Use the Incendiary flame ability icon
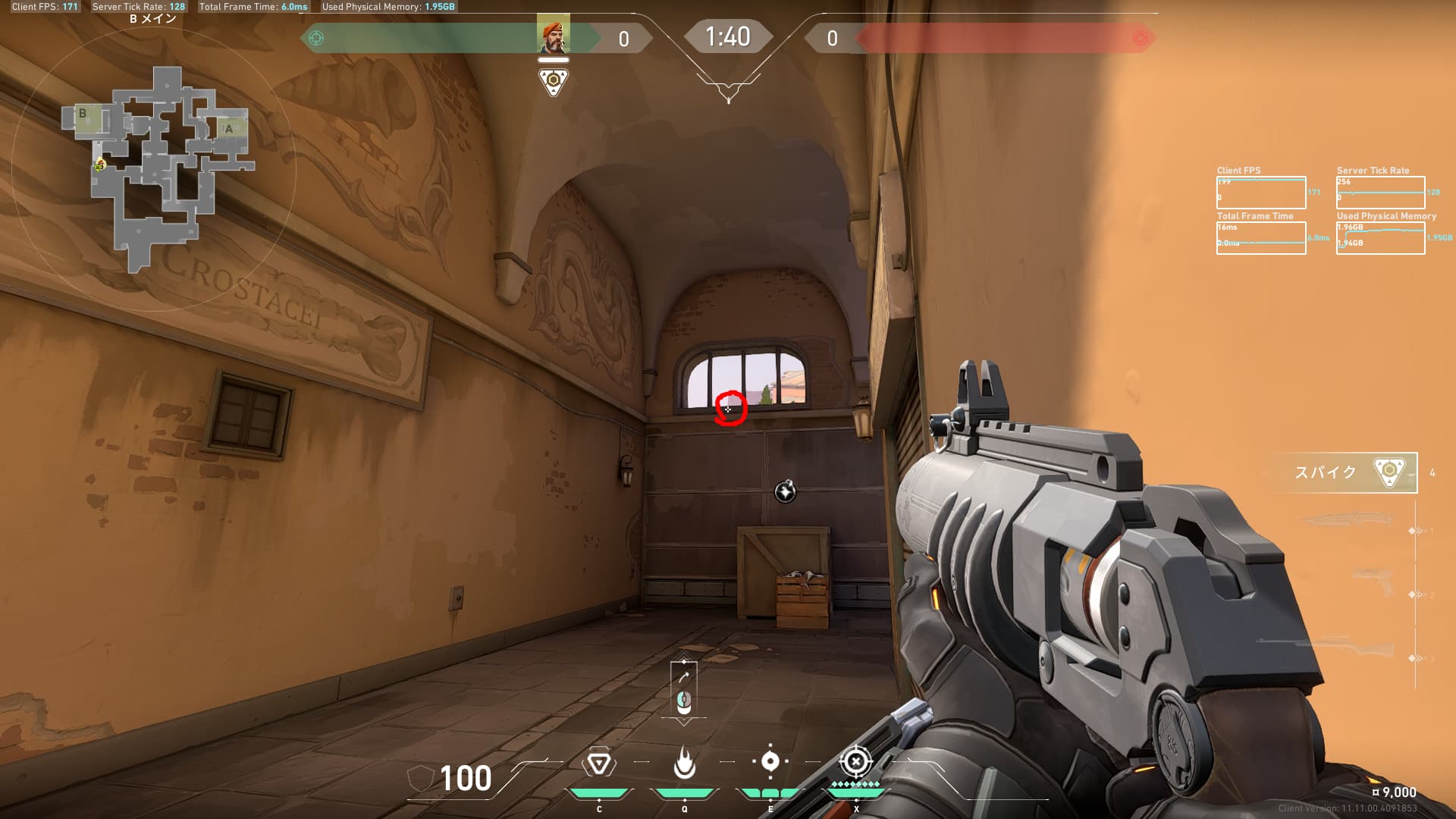The height and width of the screenshot is (819, 1456). tap(684, 763)
